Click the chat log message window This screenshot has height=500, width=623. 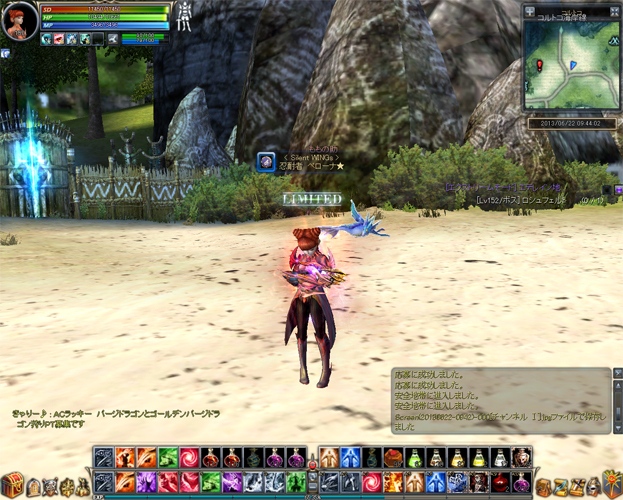click(x=500, y=400)
